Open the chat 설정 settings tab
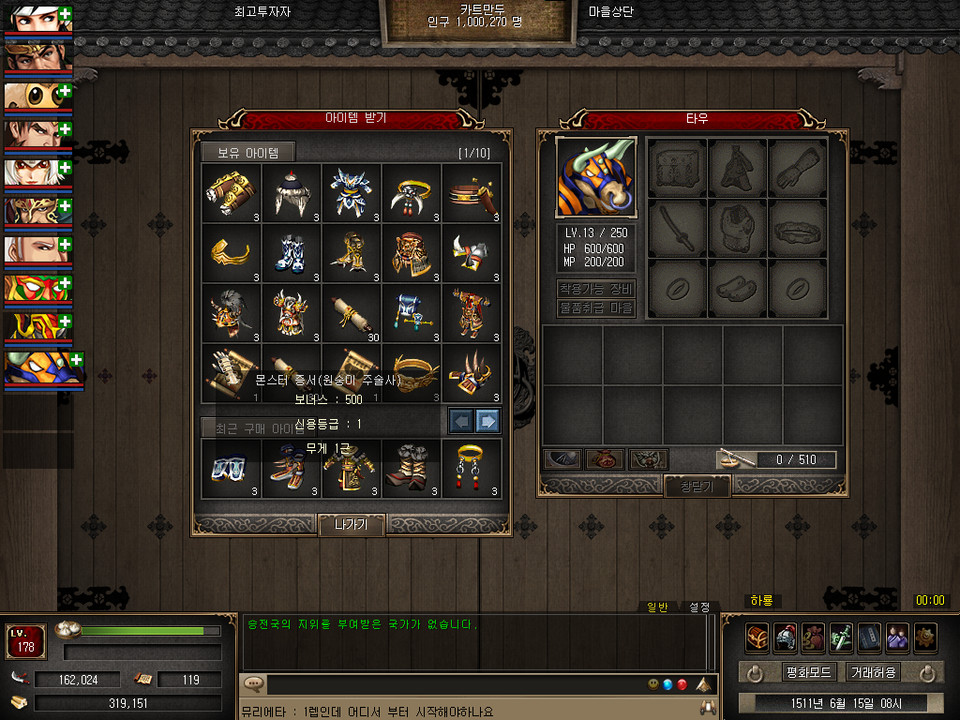Viewport: 960px width, 720px height. 699,606
